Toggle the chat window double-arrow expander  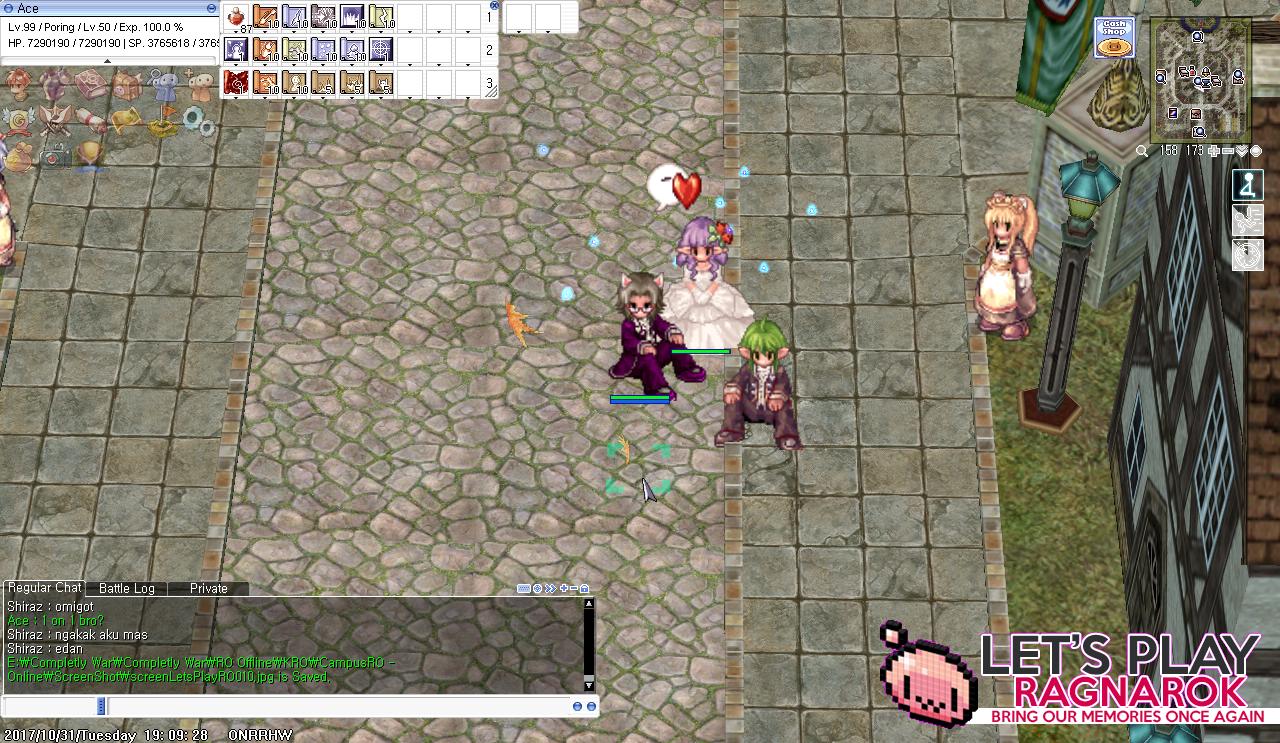click(550, 588)
